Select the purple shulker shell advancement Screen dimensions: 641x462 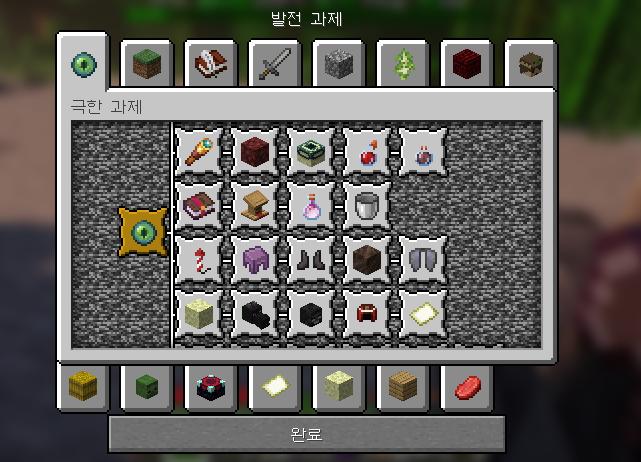pos(255,260)
